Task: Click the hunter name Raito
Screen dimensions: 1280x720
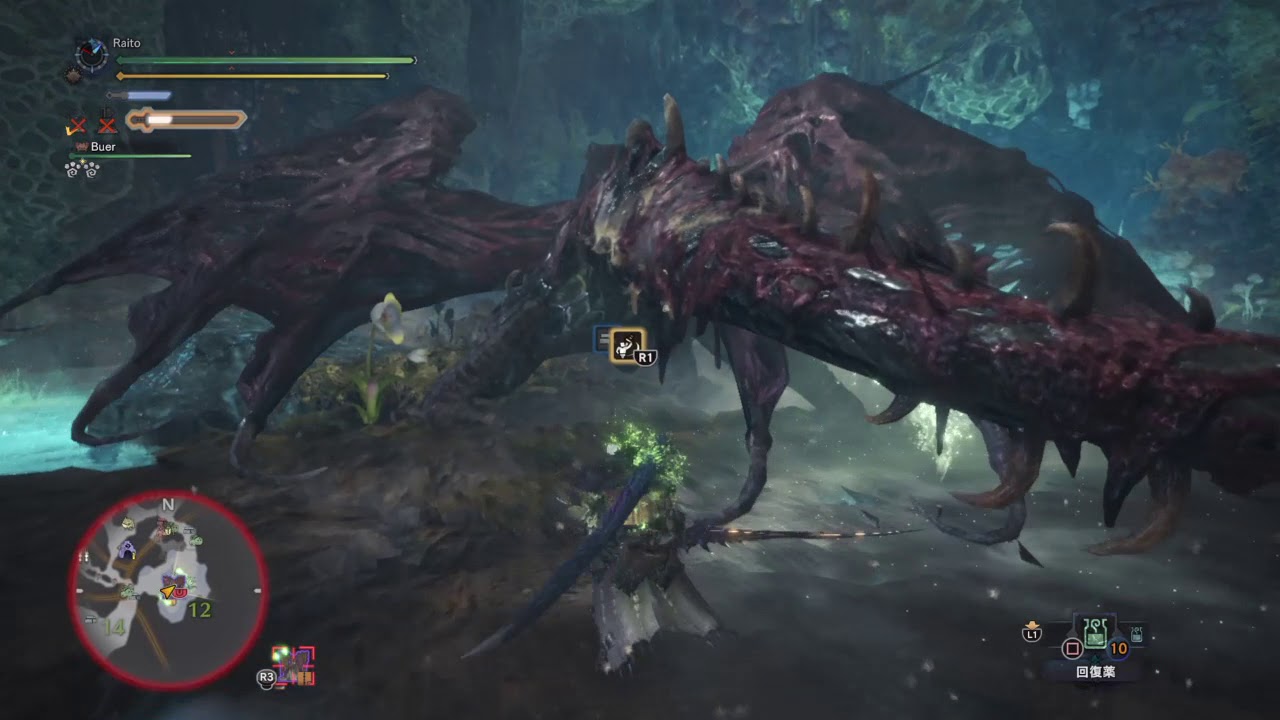Action: 126,44
